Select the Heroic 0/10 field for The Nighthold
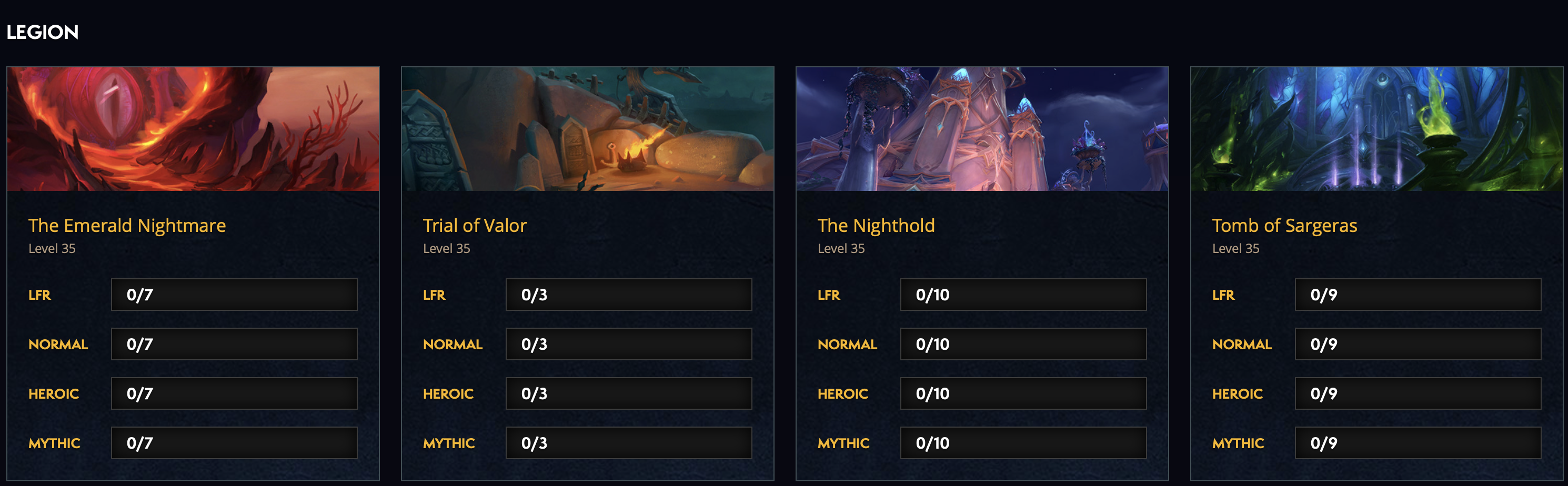Screen dimensions: 1568x486 pyautogui.click(x=1022, y=393)
